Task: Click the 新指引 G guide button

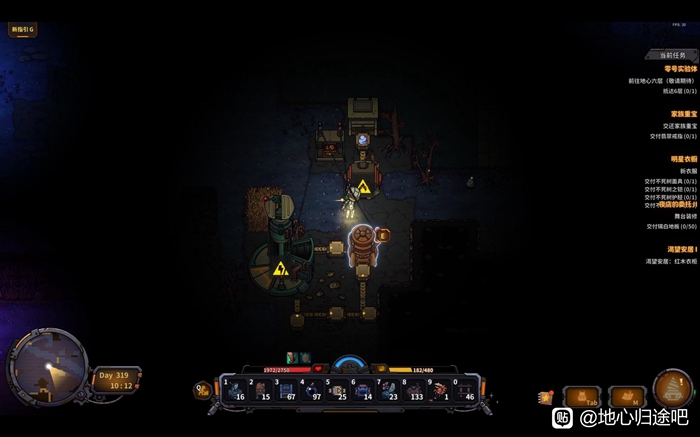Action: (x=22, y=30)
